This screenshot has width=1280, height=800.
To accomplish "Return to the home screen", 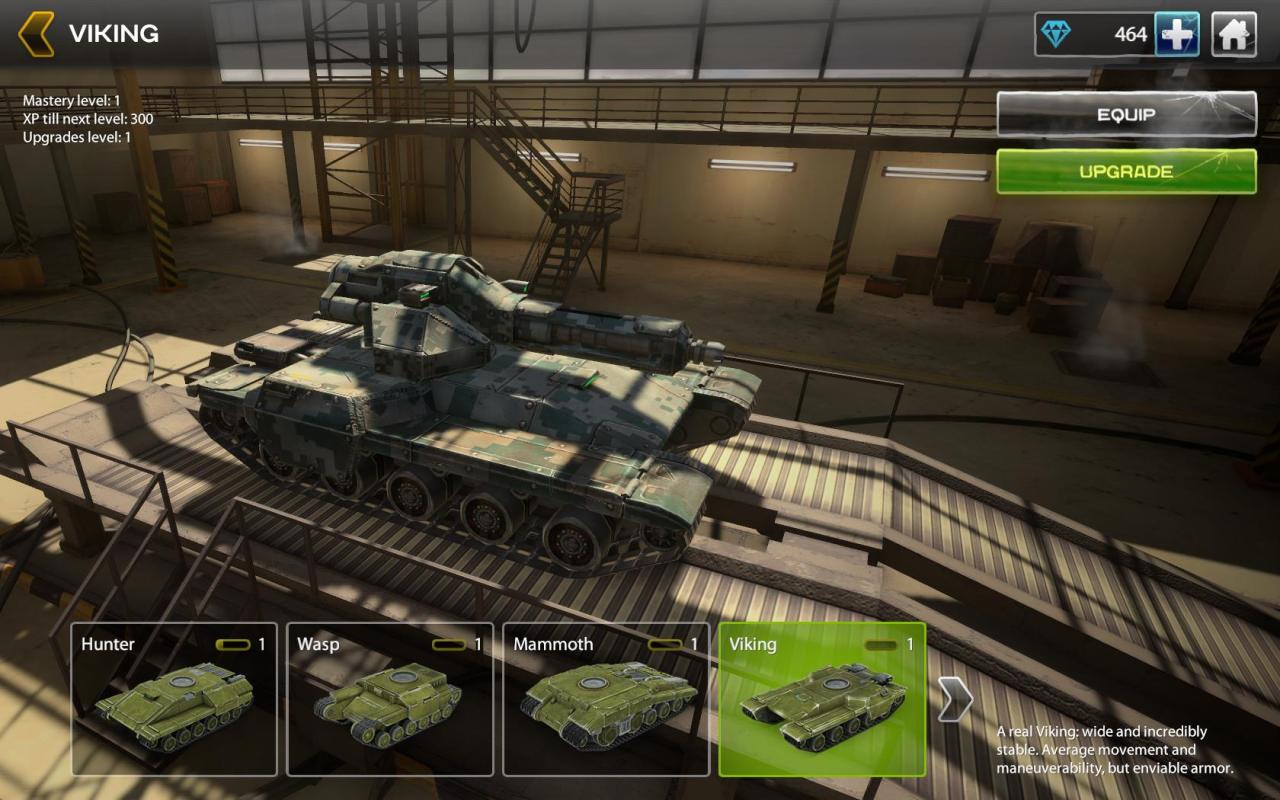I will click(x=1234, y=35).
